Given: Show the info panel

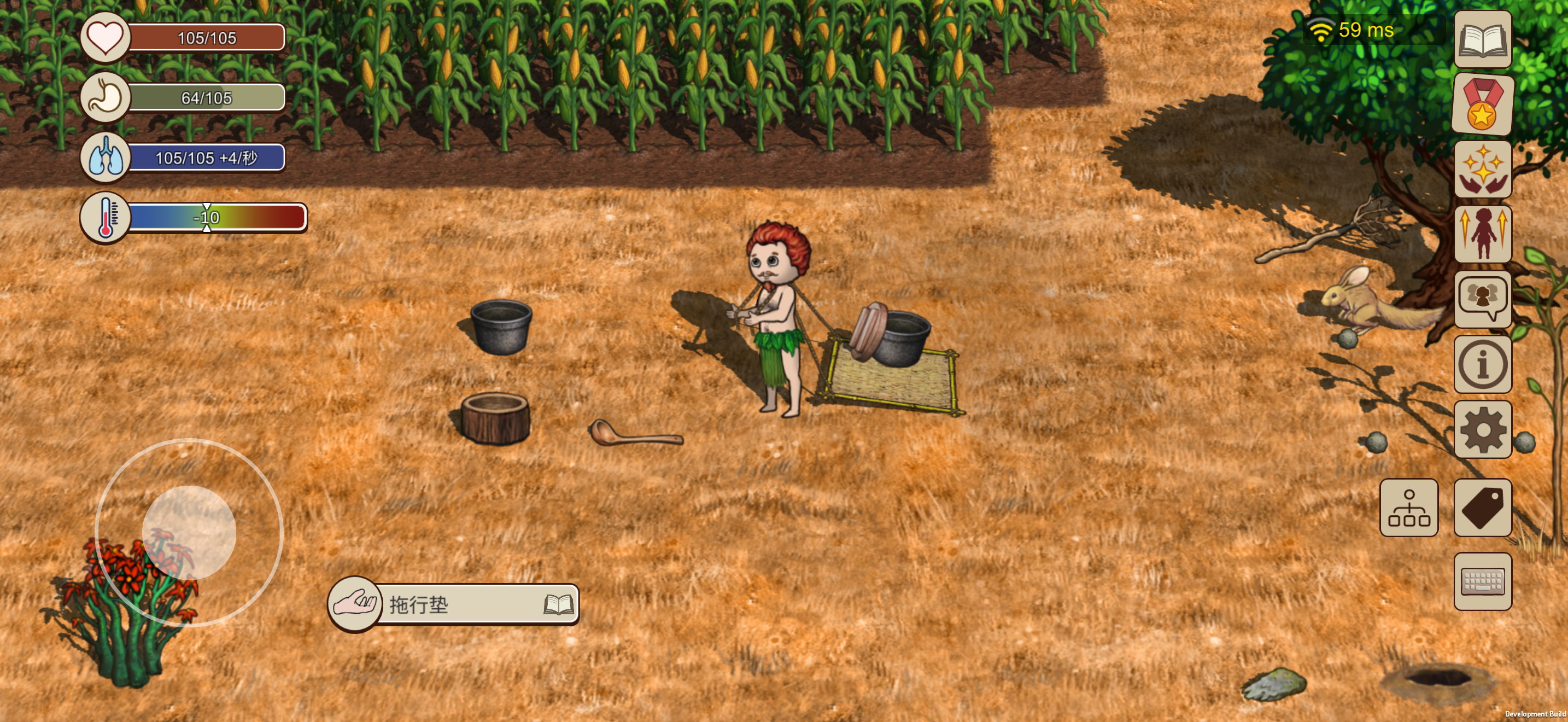Looking at the screenshot, I should [x=1482, y=364].
